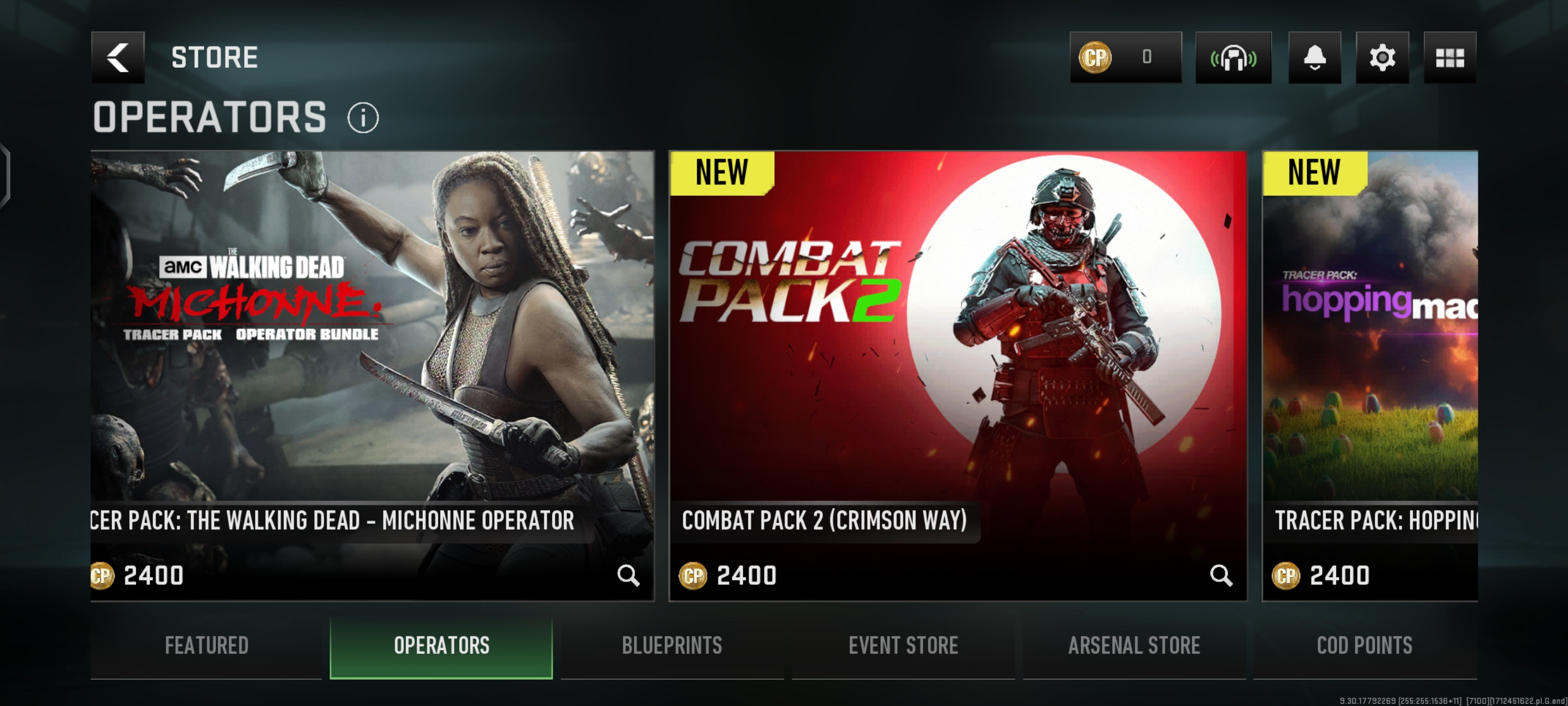View the Tracer Pack Hopping Mad bundle

click(x=1370, y=341)
